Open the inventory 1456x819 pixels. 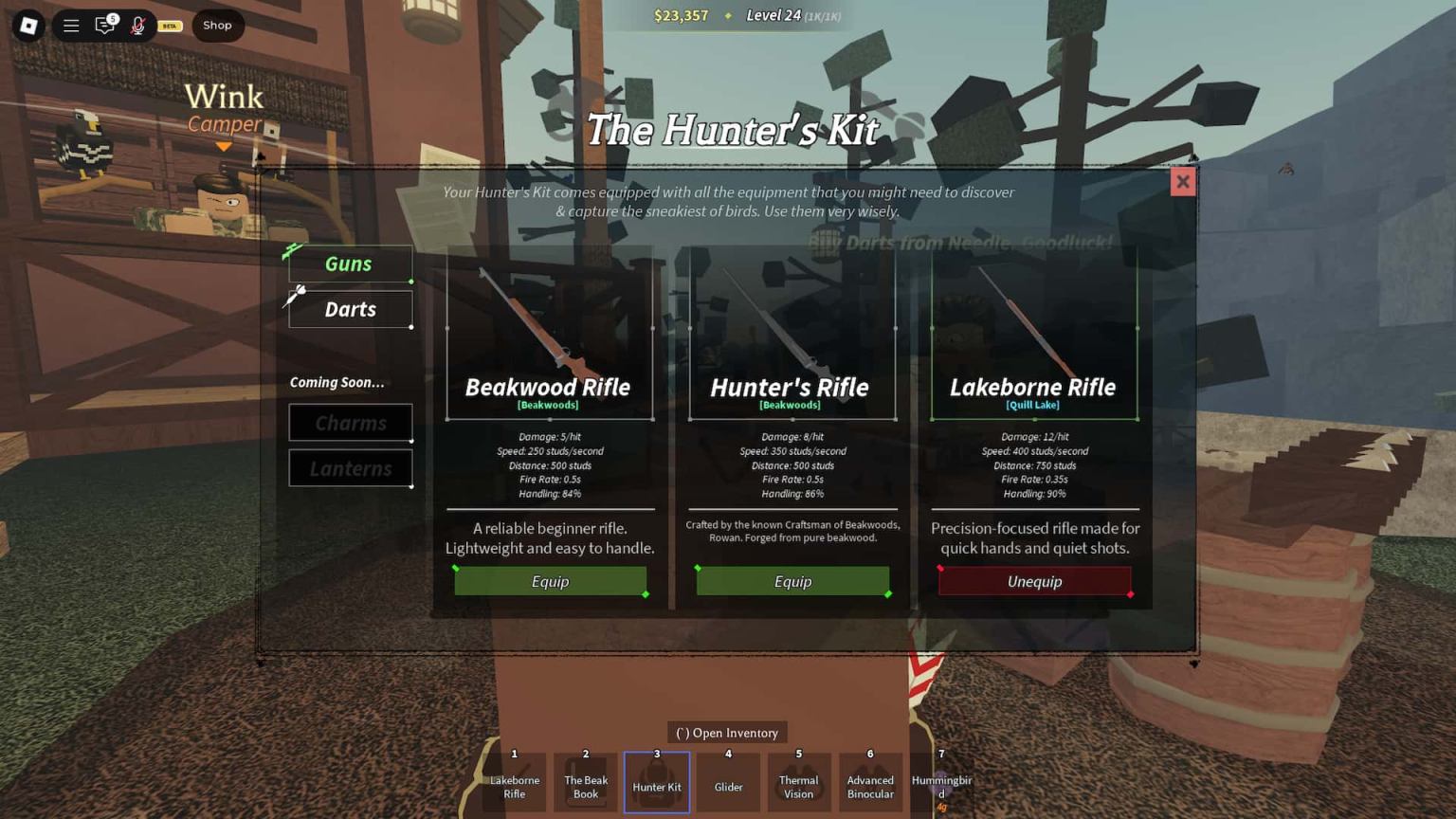tap(727, 732)
